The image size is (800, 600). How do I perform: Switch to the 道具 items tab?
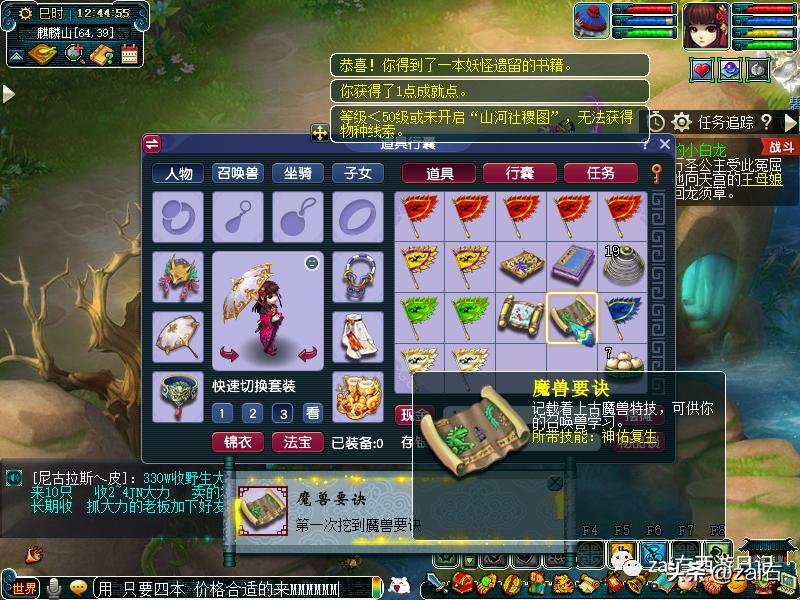(x=440, y=173)
